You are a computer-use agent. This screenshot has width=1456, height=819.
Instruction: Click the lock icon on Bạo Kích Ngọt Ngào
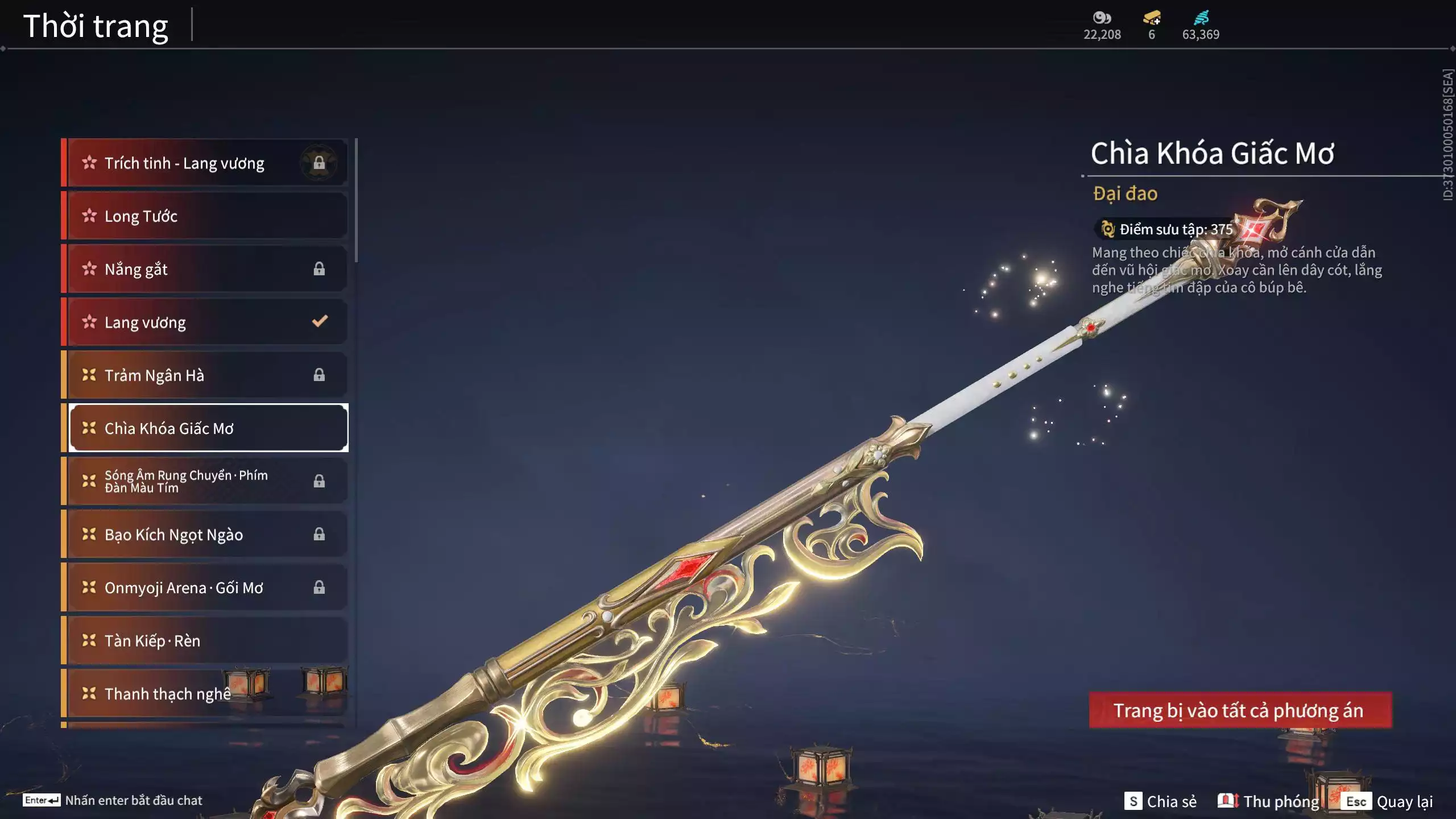(x=319, y=534)
